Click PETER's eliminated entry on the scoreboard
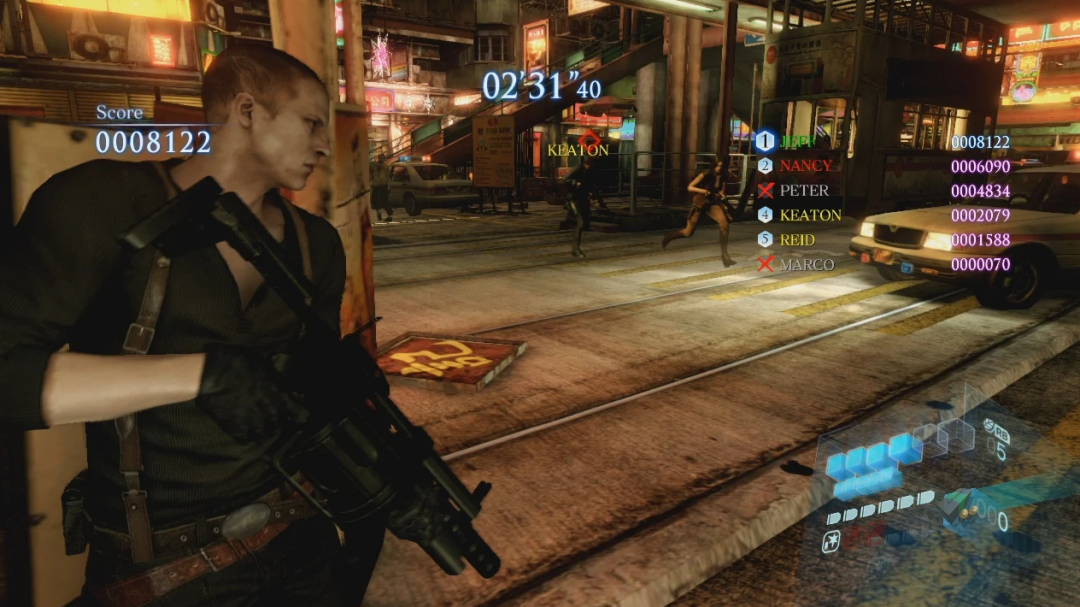The width and height of the screenshot is (1080, 607). [804, 190]
